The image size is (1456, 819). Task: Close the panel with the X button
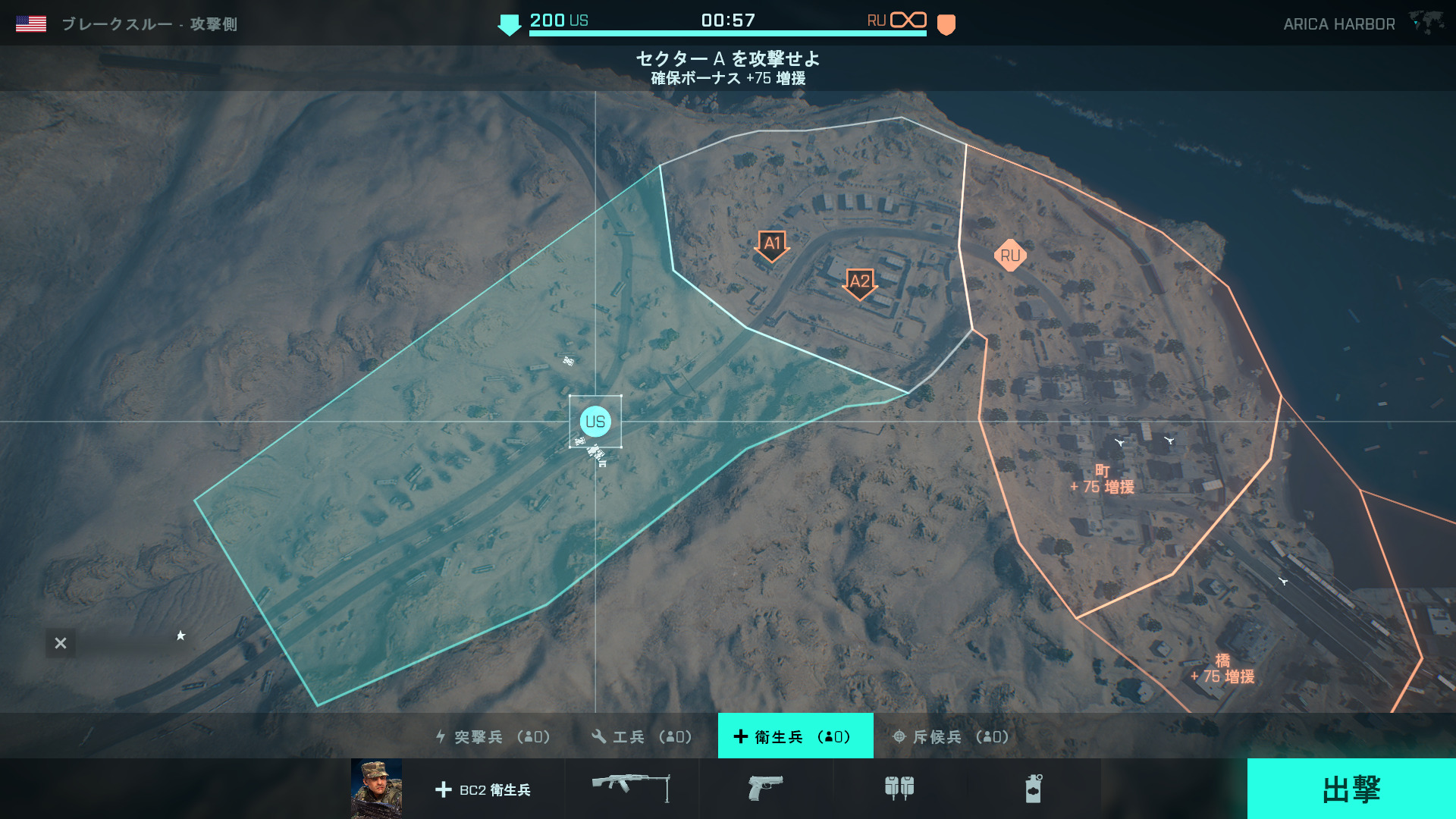click(x=61, y=643)
